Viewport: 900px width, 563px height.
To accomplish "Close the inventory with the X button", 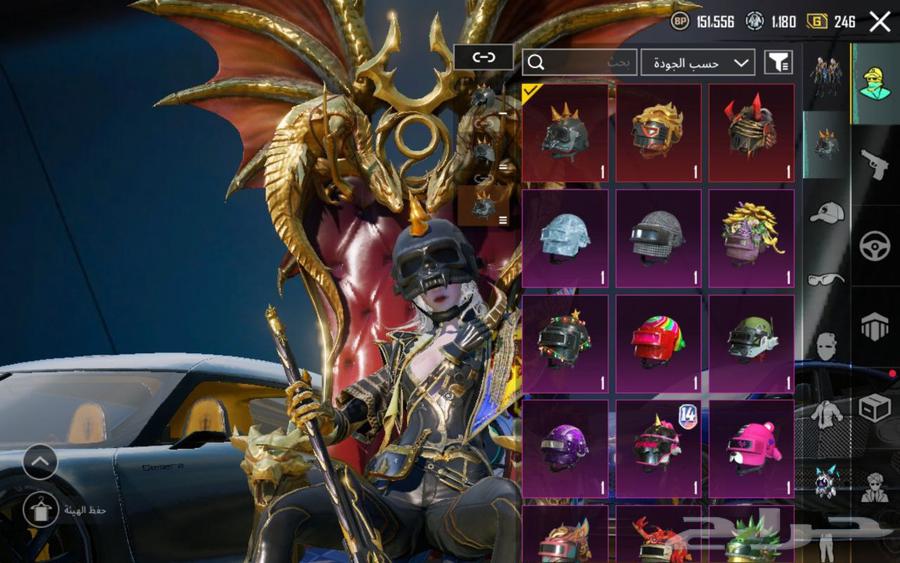I will (x=880, y=21).
